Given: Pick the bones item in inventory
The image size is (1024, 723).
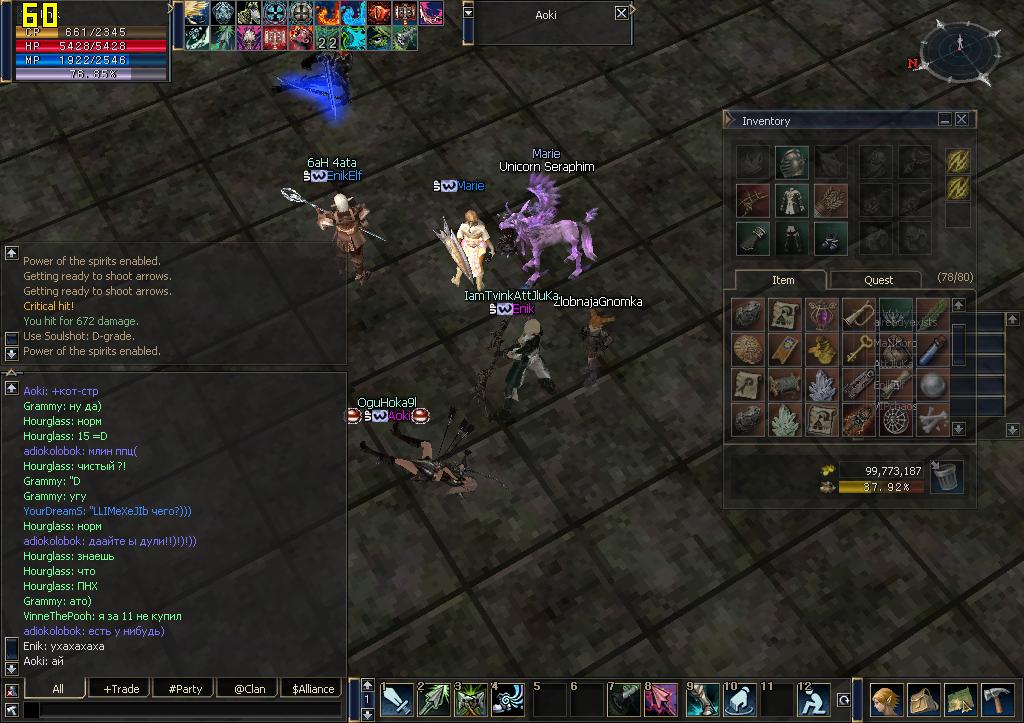Looking at the screenshot, I should click(x=934, y=418).
